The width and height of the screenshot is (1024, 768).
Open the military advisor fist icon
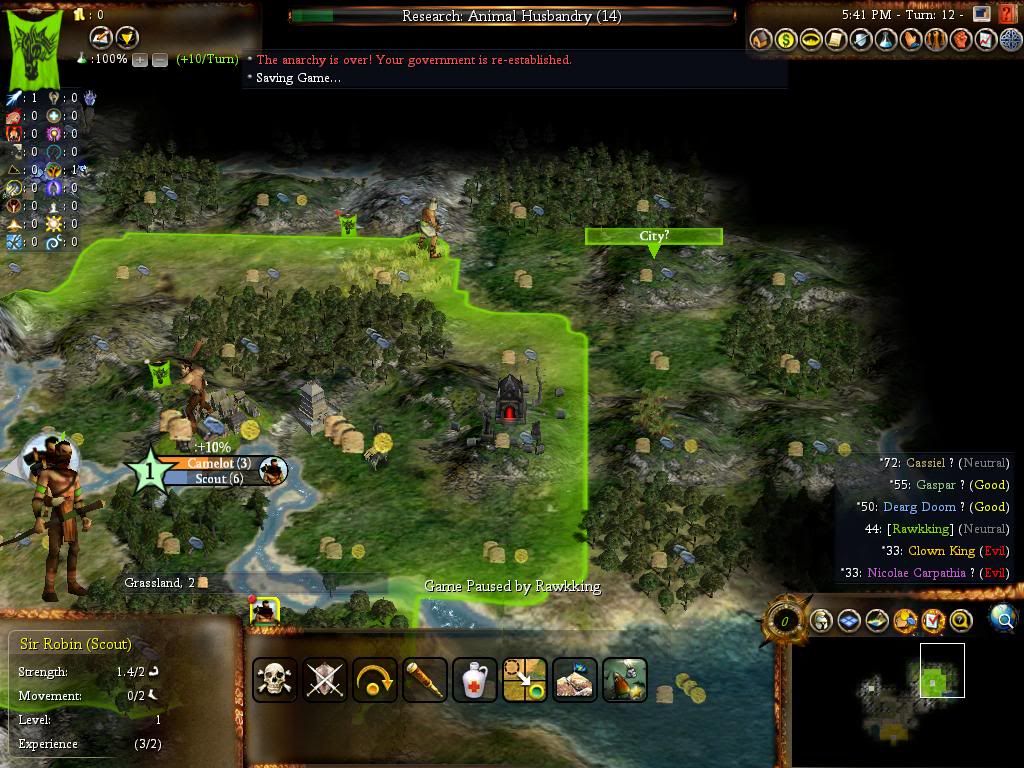[x=960, y=40]
